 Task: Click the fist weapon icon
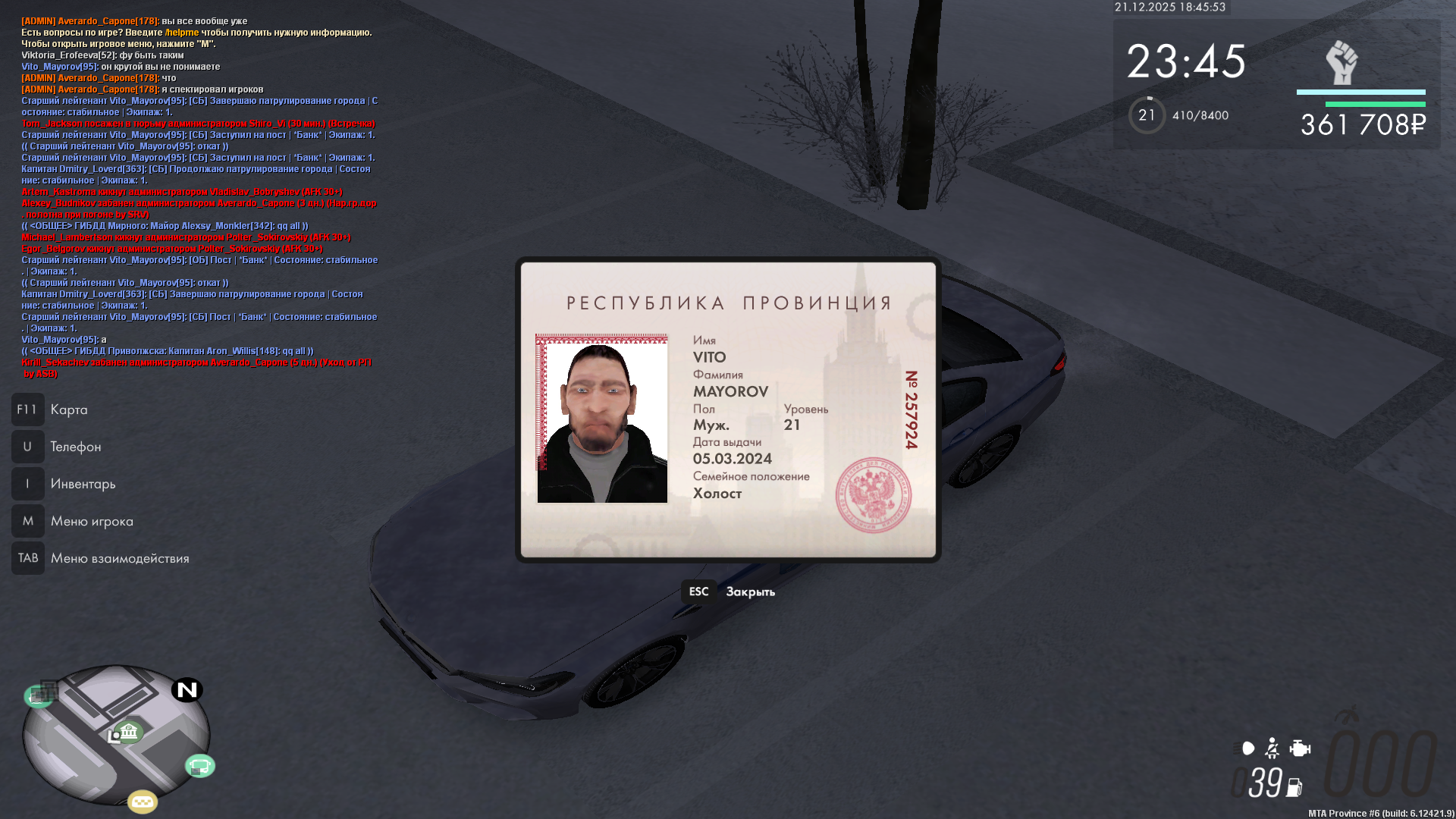1341,62
